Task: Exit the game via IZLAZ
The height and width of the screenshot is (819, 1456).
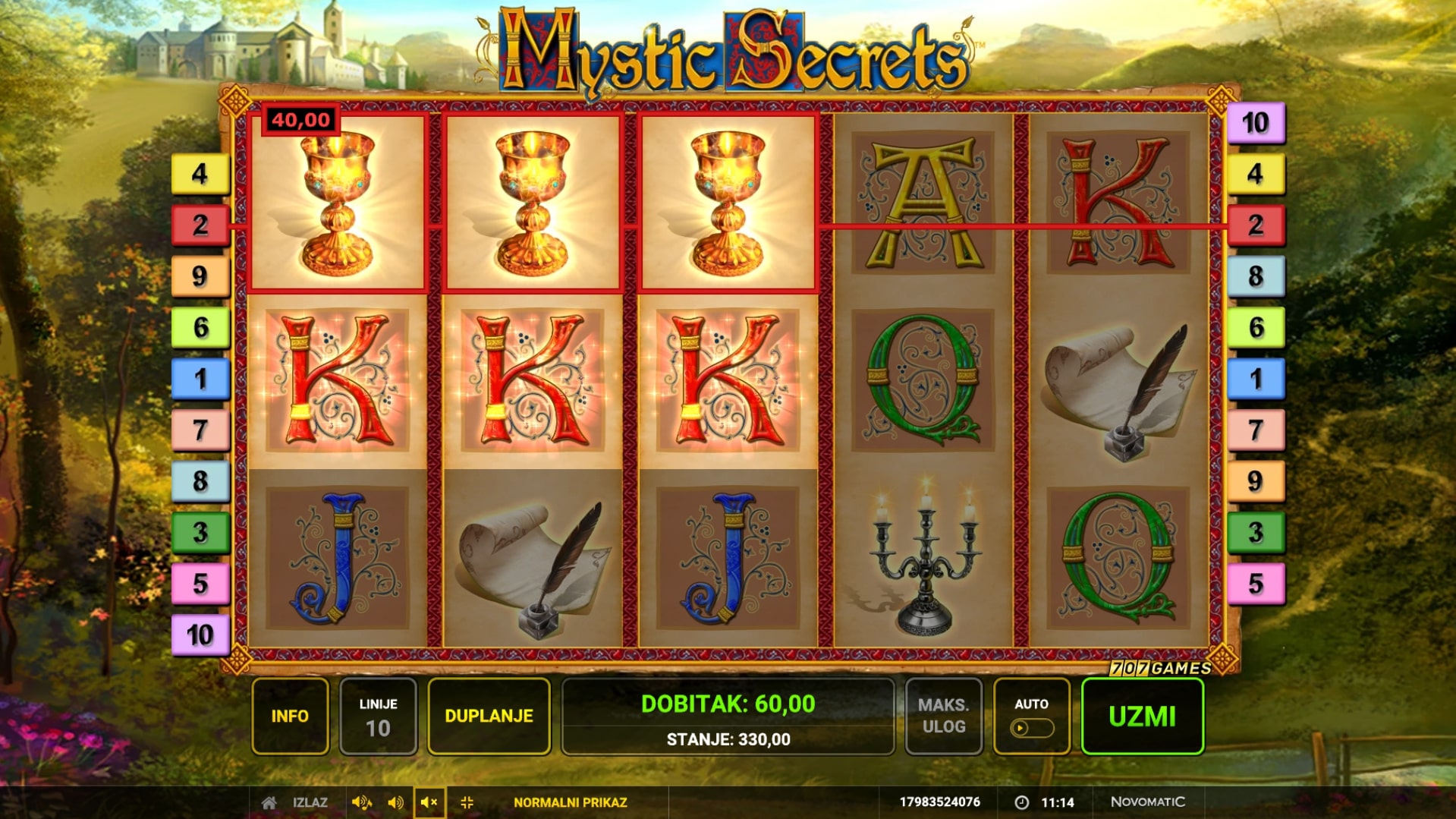Action: 310,802
